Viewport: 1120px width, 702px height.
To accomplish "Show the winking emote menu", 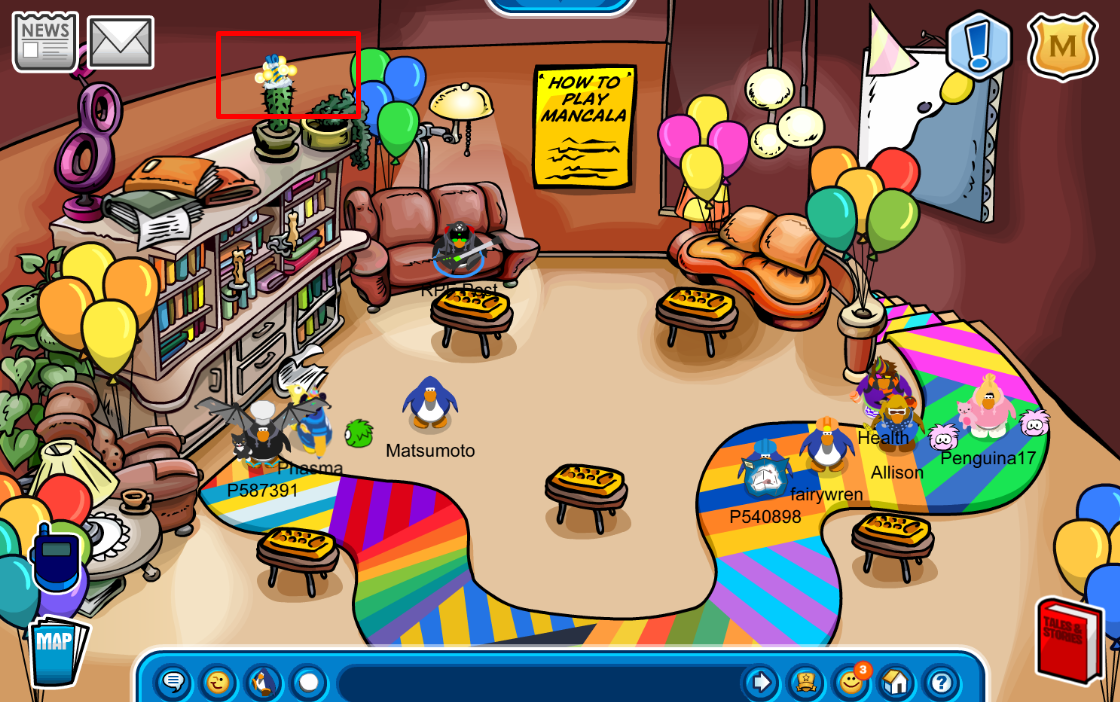I will pos(218,683).
